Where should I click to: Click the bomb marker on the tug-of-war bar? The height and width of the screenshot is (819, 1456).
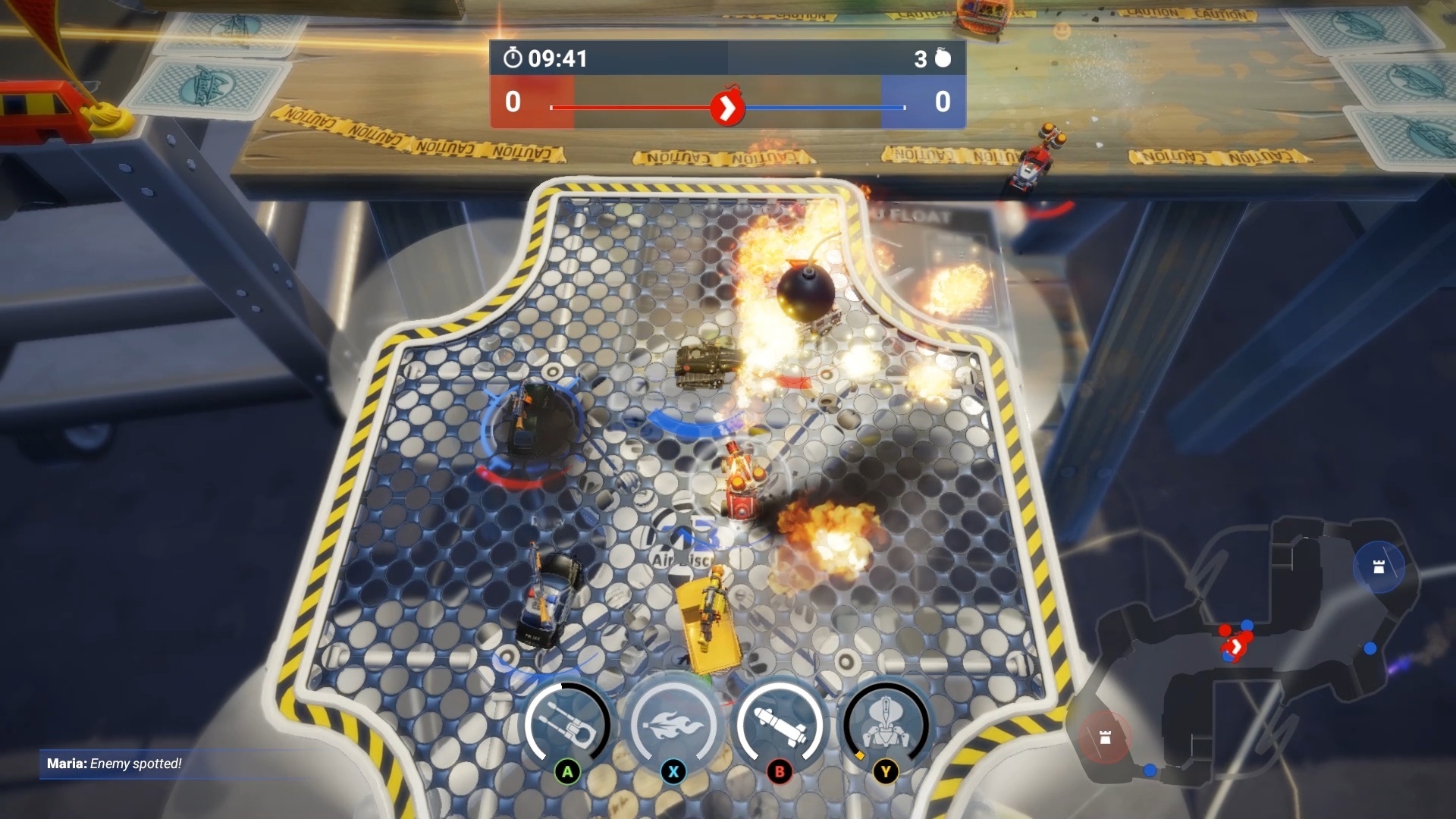coord(729,108)
